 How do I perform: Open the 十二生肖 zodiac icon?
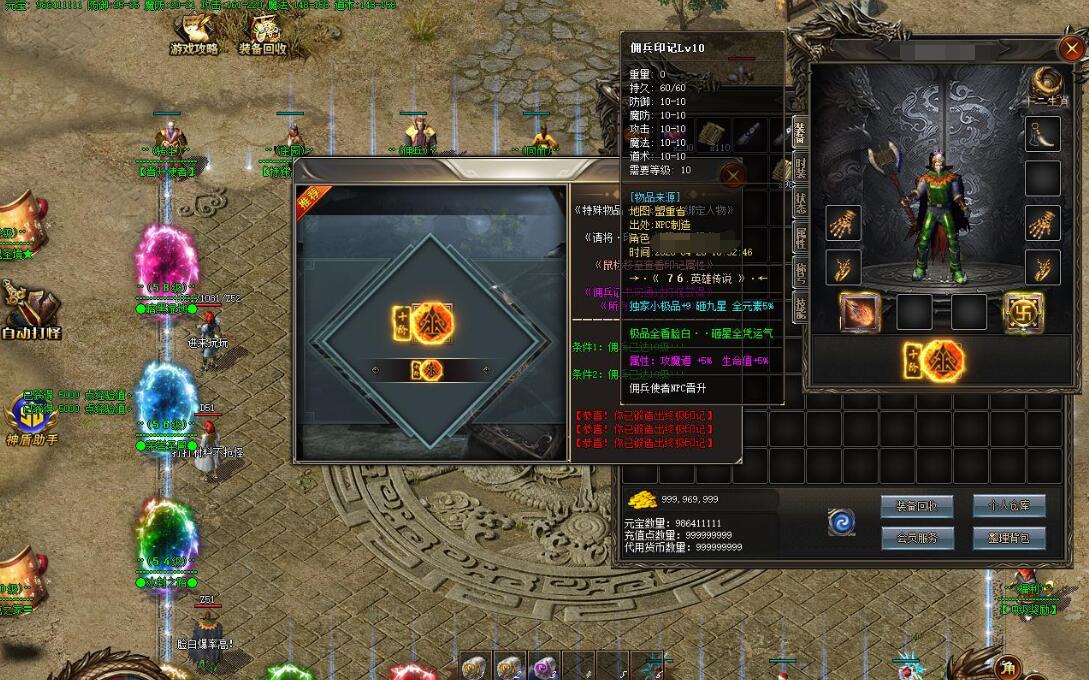point(1046,84)
